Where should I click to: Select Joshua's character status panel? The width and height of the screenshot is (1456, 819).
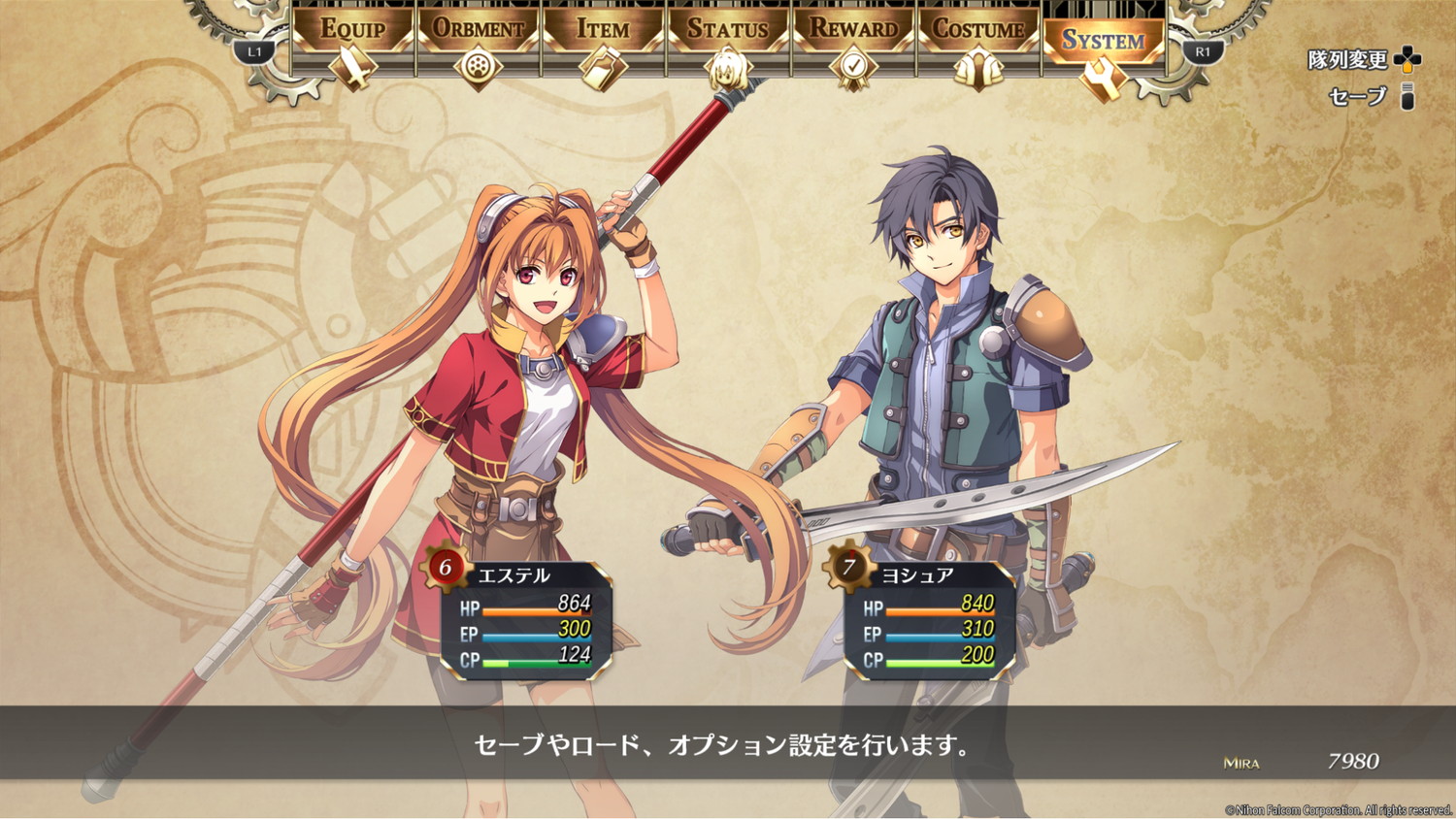pos(929,618)
